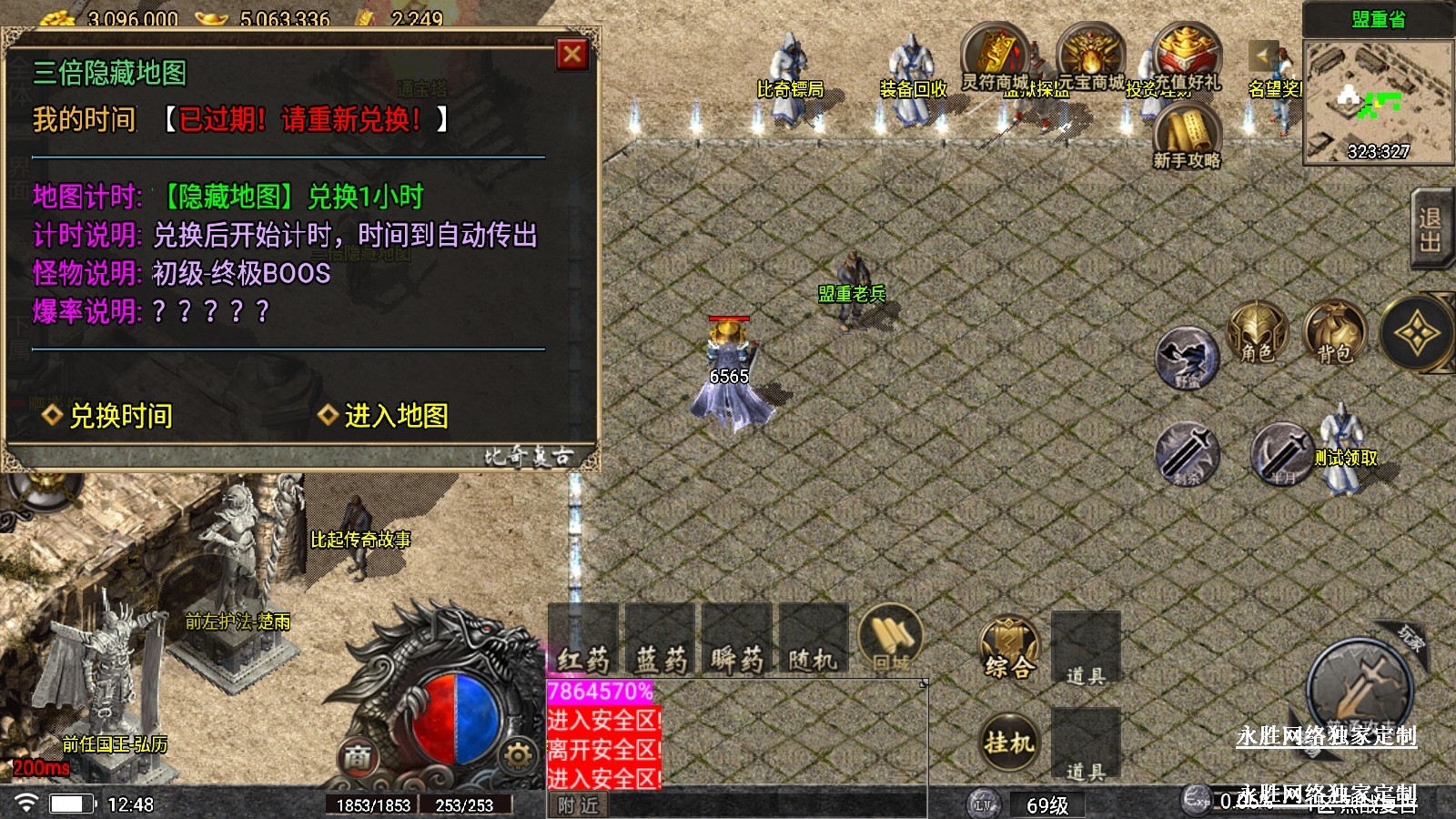This screenshot has height=819, width=1456.
Task: Use the 红药 red potion slot
Action: (583, 640)
